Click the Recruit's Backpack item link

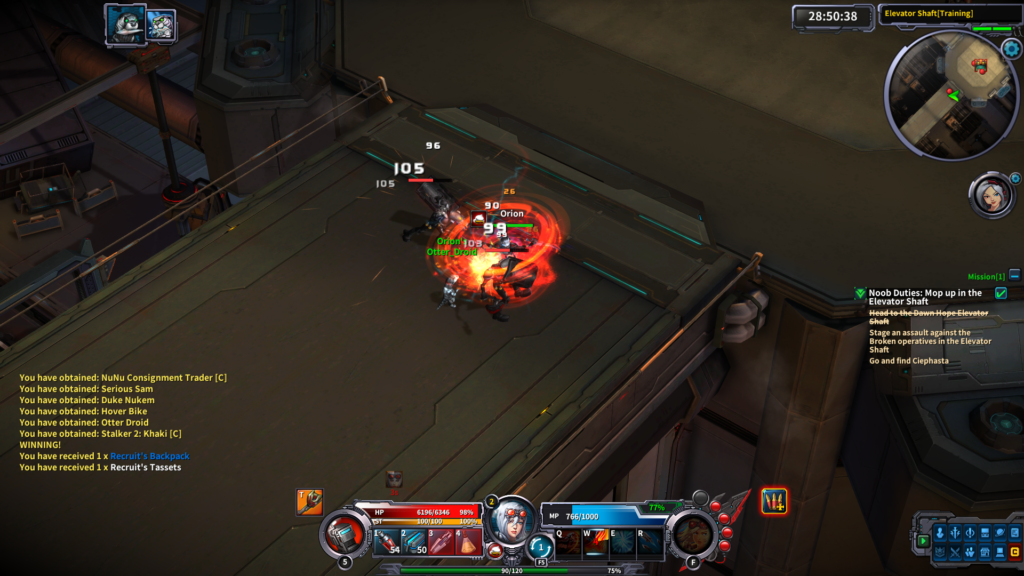coord(149,456)
